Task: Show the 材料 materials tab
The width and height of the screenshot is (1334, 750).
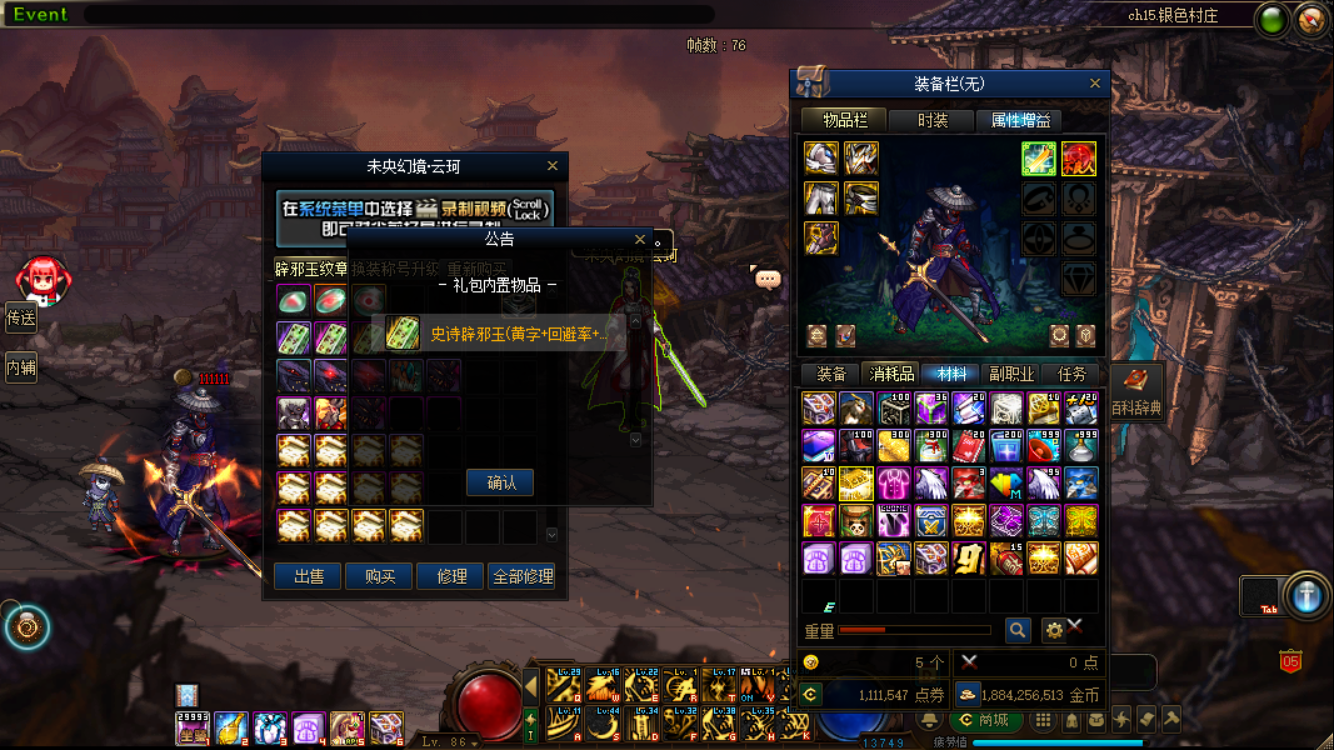Action: (x=951, y=374)
